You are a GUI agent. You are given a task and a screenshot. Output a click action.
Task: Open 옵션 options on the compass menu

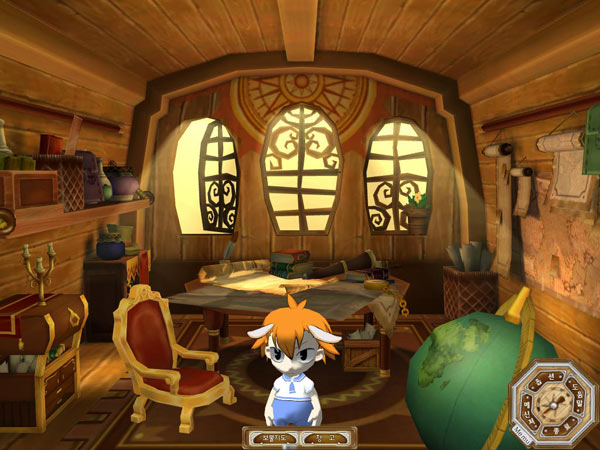tap(547, 379)
